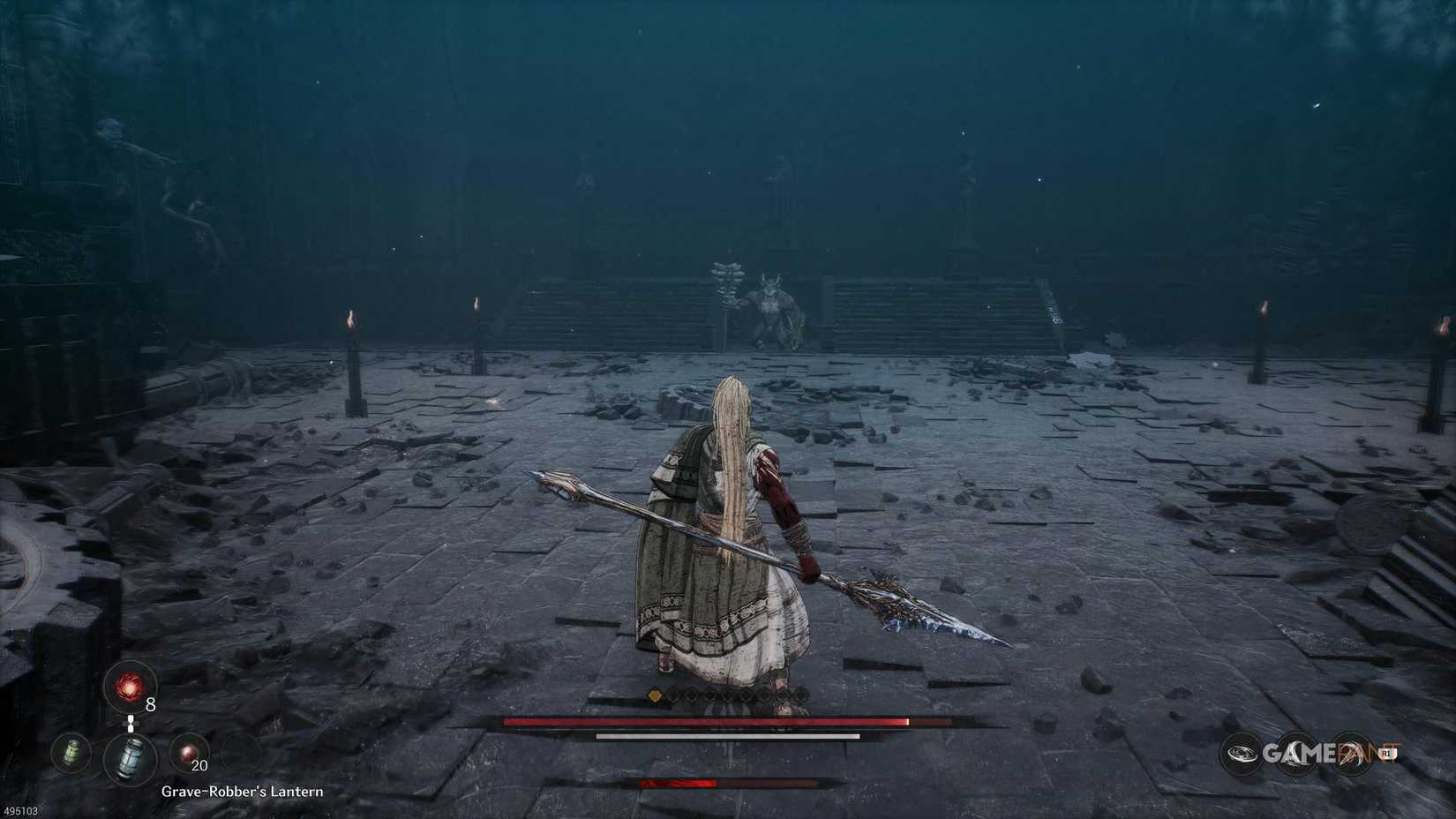Click the green healing vial quick slot icon

pyautogui.click(x=71, y=754)
